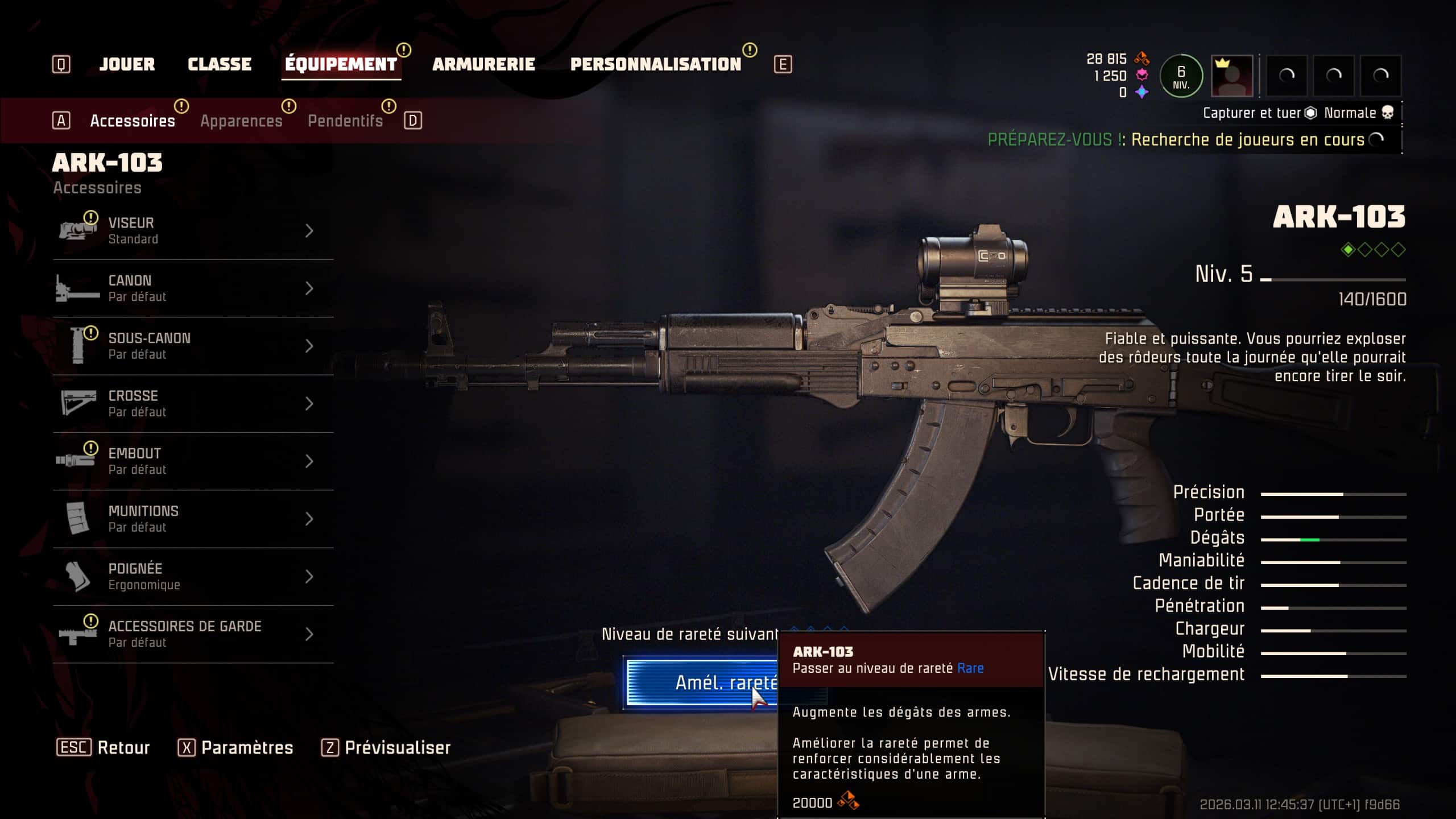Image resolution: width=1456 pixels, height=819 pixels.
Task: Open the SOUS-CANON attachment slot
Action: (x=193, y=346)
